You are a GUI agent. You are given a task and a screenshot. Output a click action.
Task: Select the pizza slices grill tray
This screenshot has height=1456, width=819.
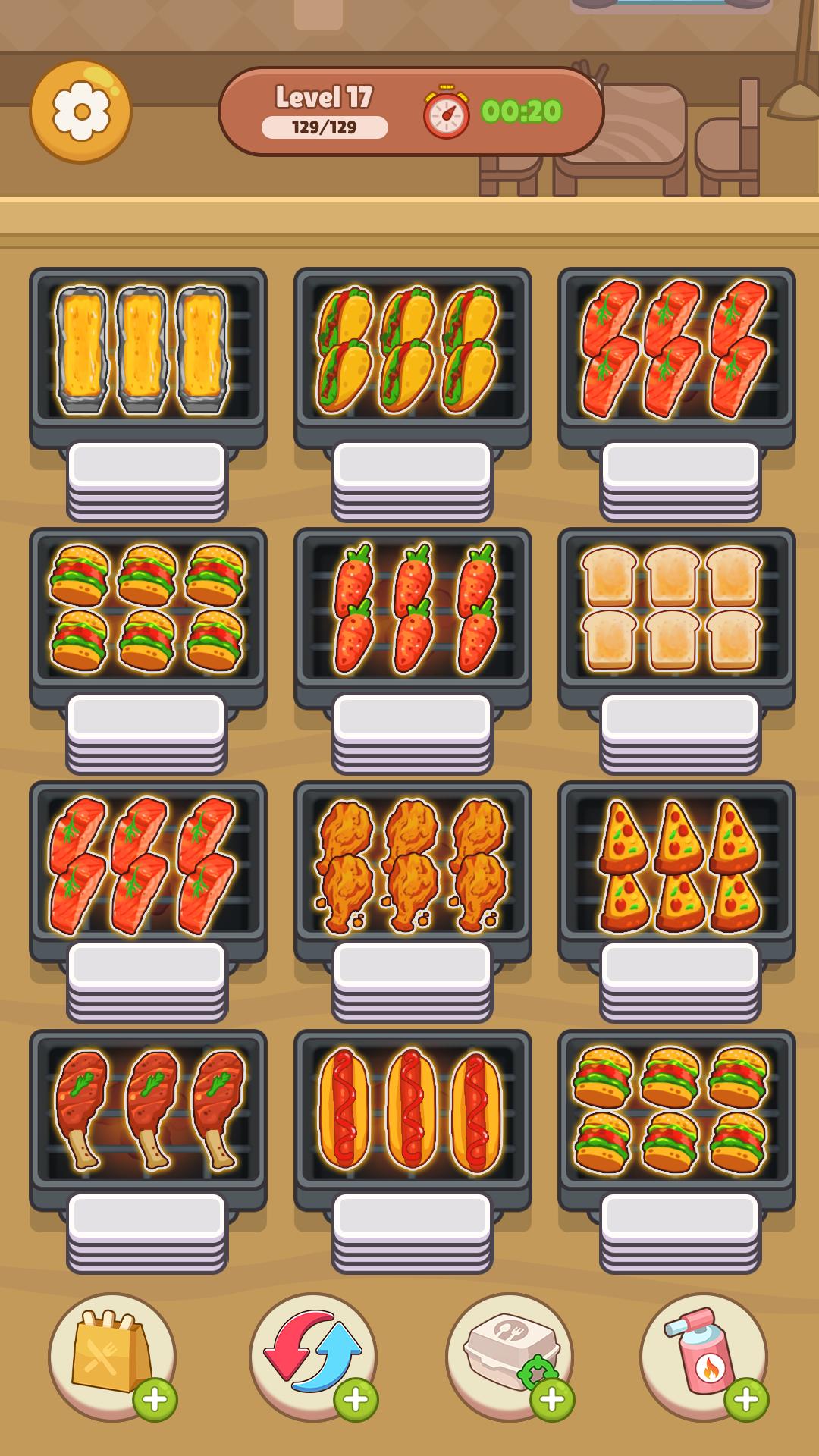(676, 864)
